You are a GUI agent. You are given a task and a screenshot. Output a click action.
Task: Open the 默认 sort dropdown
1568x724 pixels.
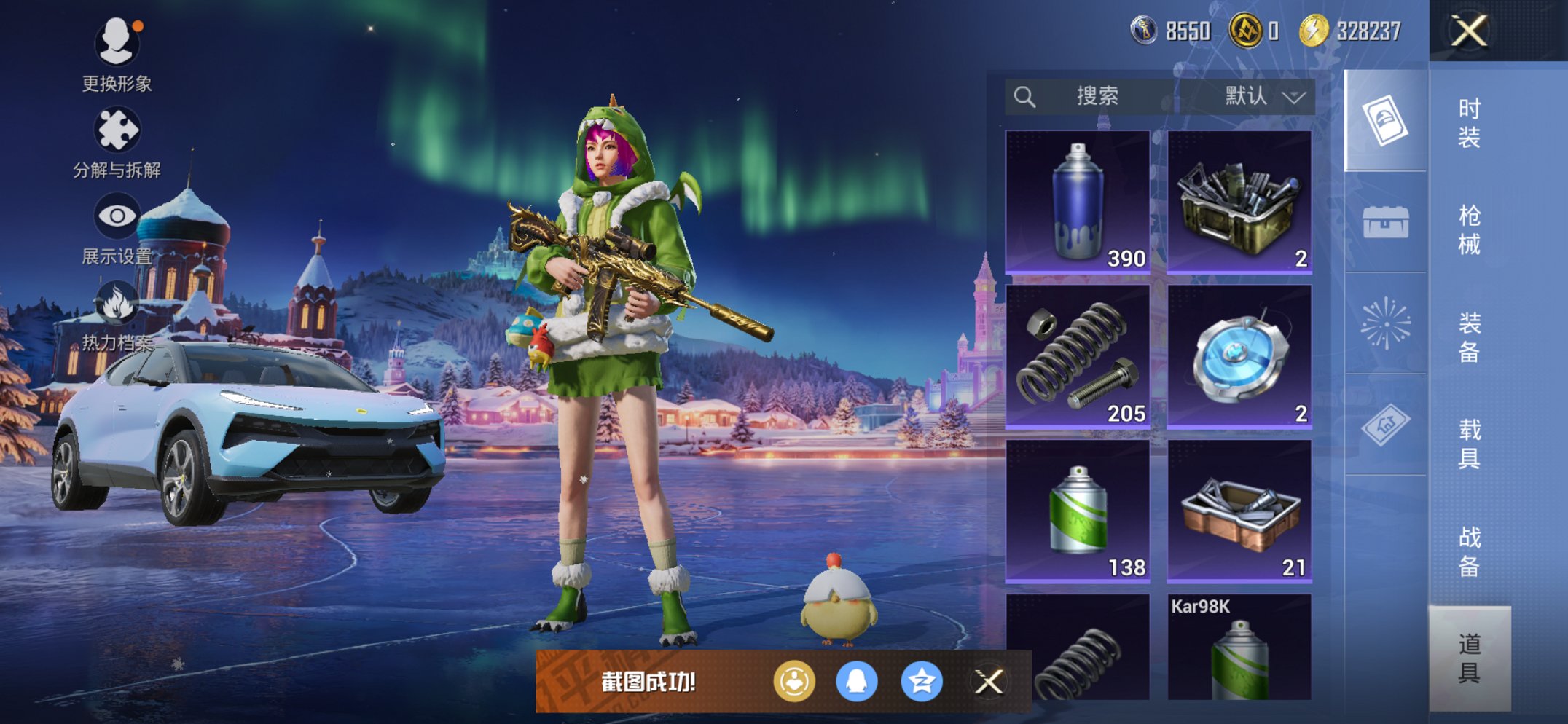click(x=1263, y=96)
